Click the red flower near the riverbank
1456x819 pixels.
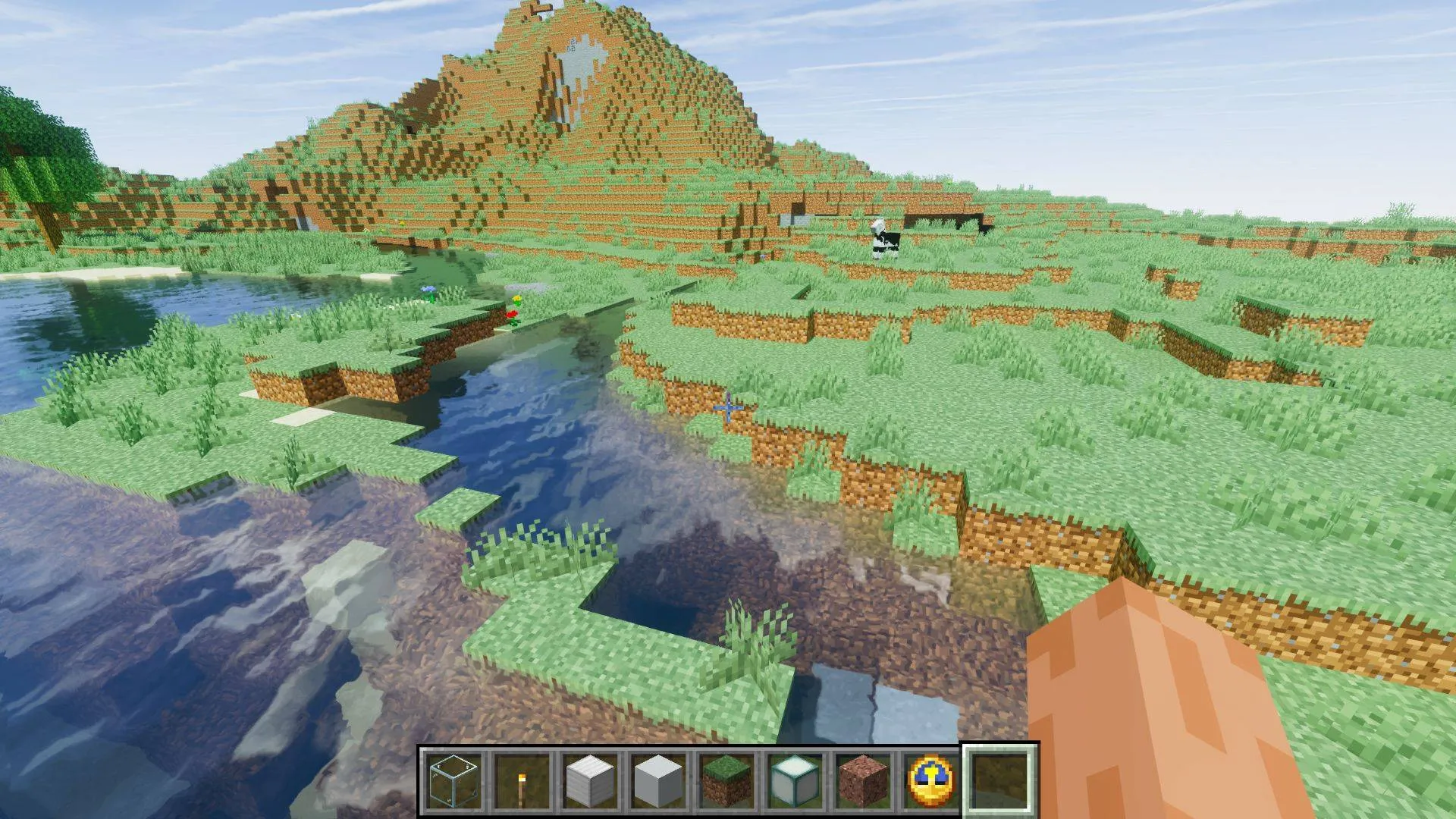click(513, 312)
